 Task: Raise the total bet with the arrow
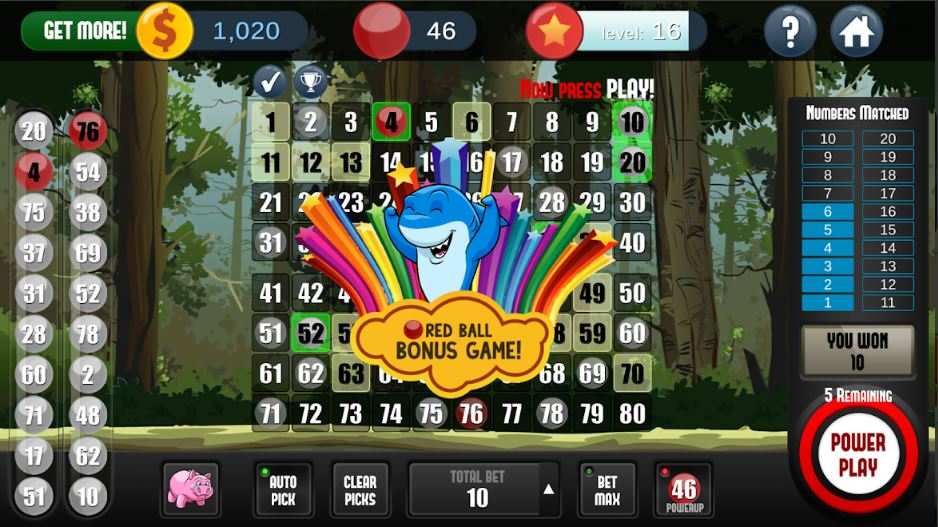[549, 489]
